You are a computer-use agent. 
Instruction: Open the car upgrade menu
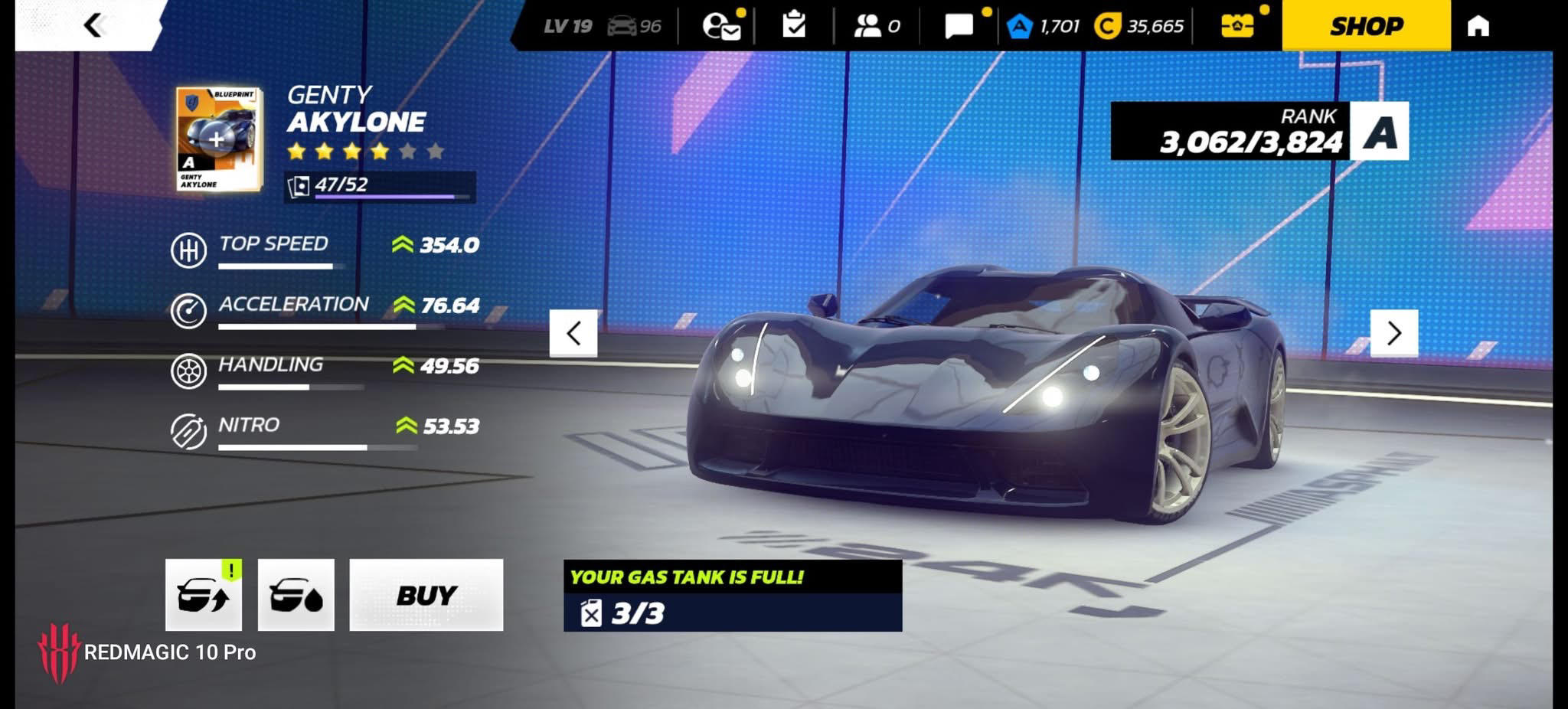coord(204,595)
